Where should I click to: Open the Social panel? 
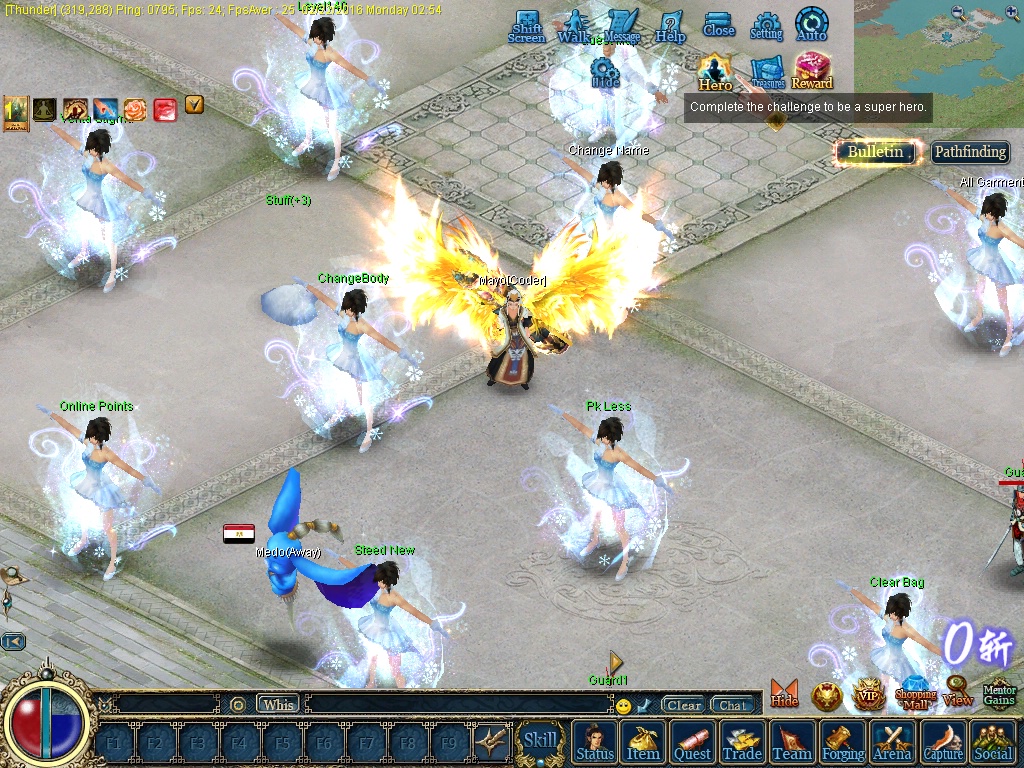click(992, 742)
